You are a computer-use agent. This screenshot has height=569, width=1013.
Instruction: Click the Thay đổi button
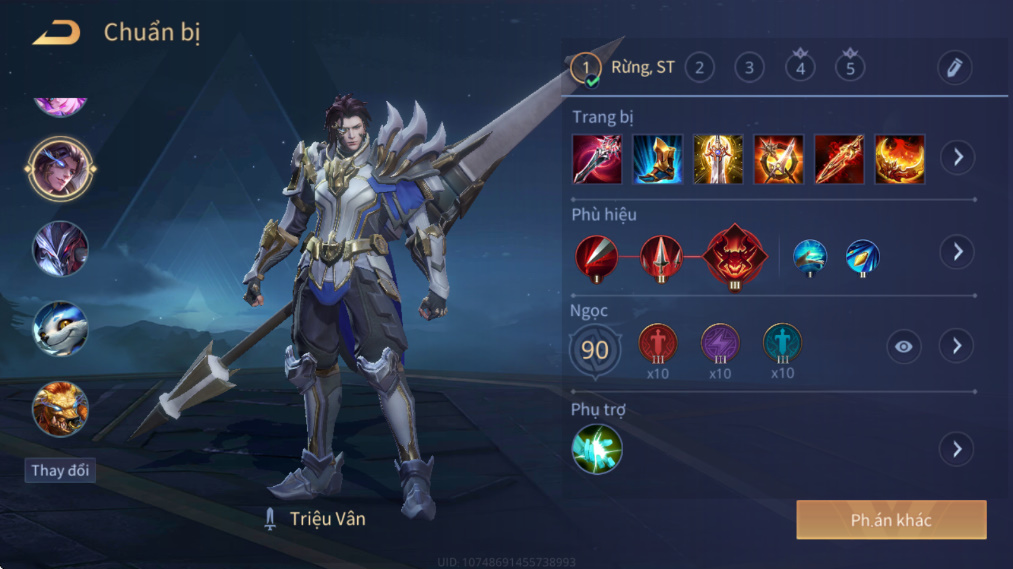click(x=61, y=470)
